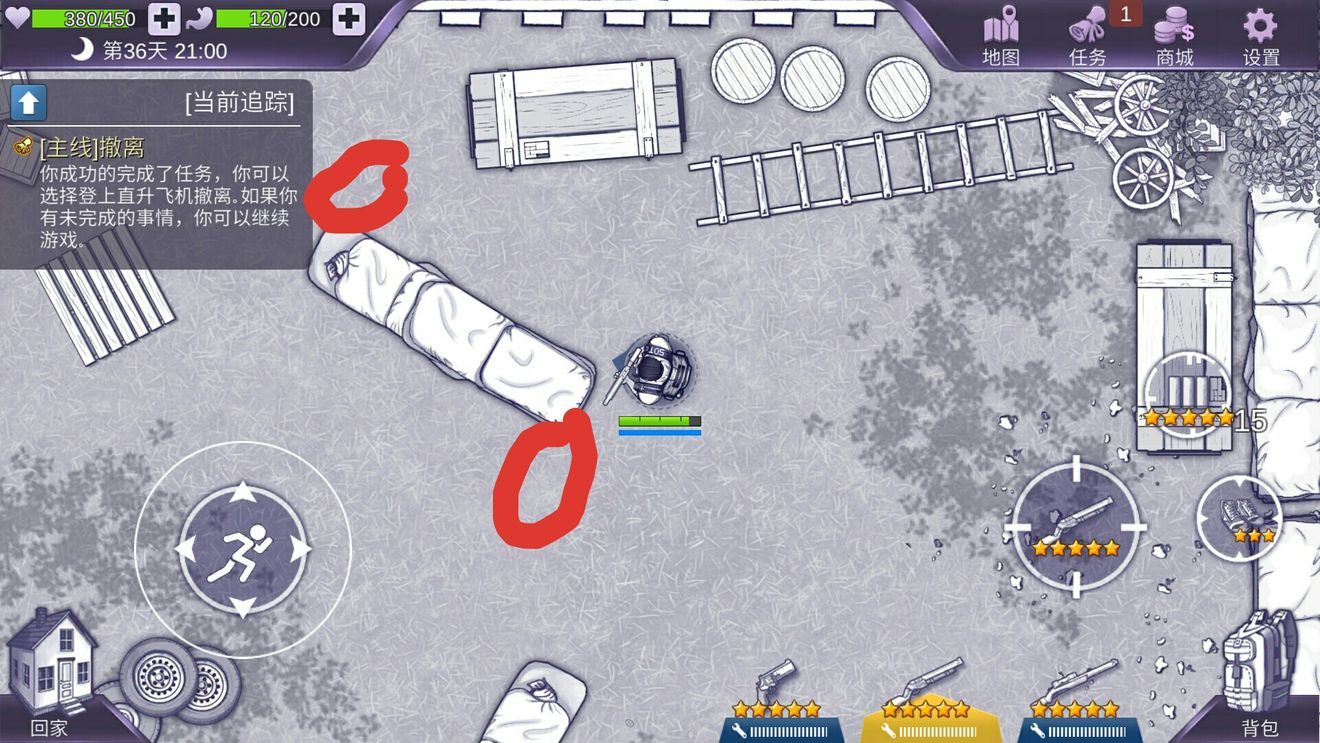Add health with the plus button beside 380/450

coord(164,18)
